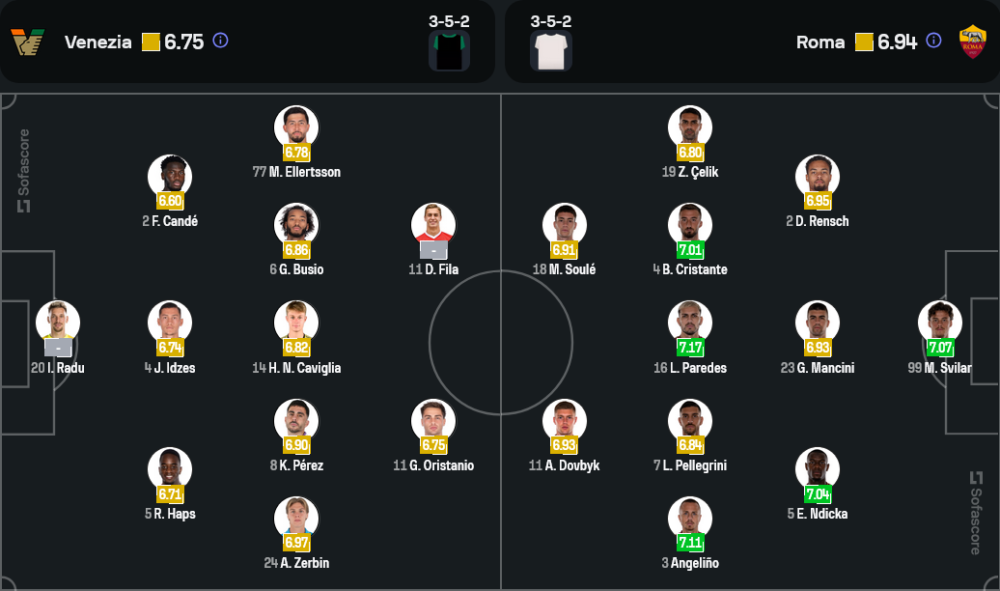This screenshot has height=591, width=1000.
Task: Show E. Ndicka's player stats
Action: tap(817, 470)
